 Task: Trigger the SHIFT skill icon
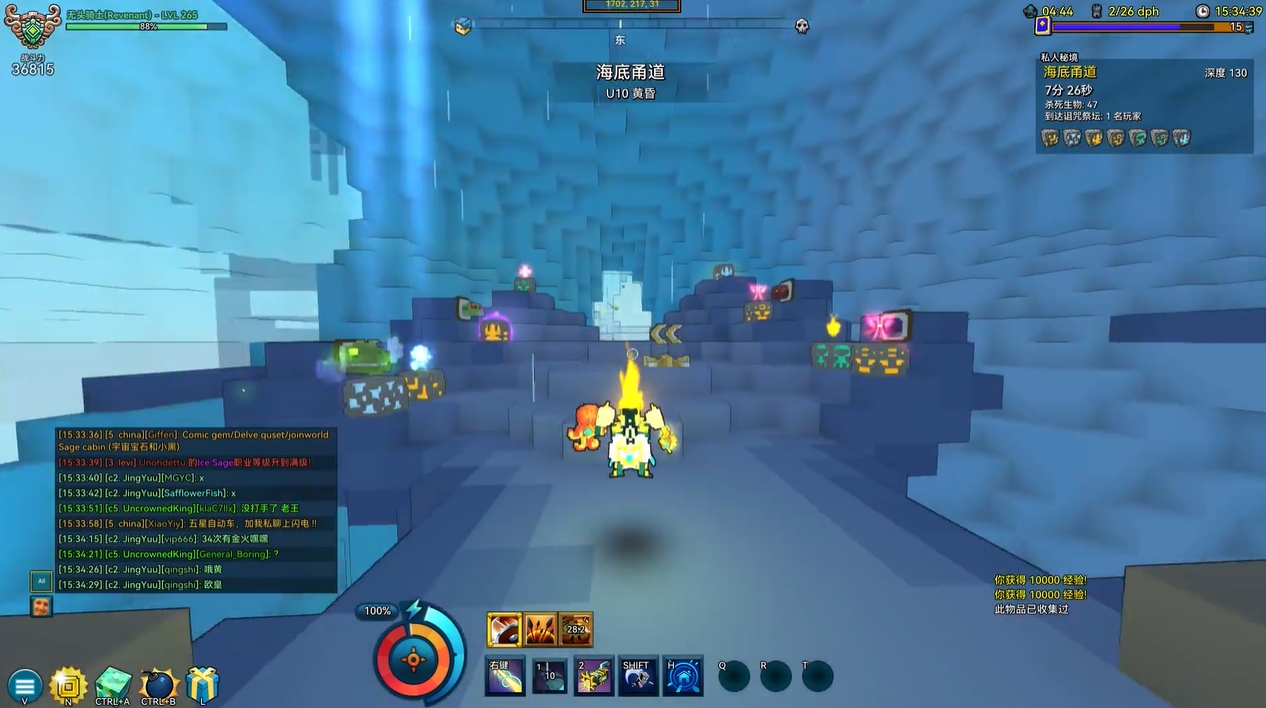(x=637, y=676)
